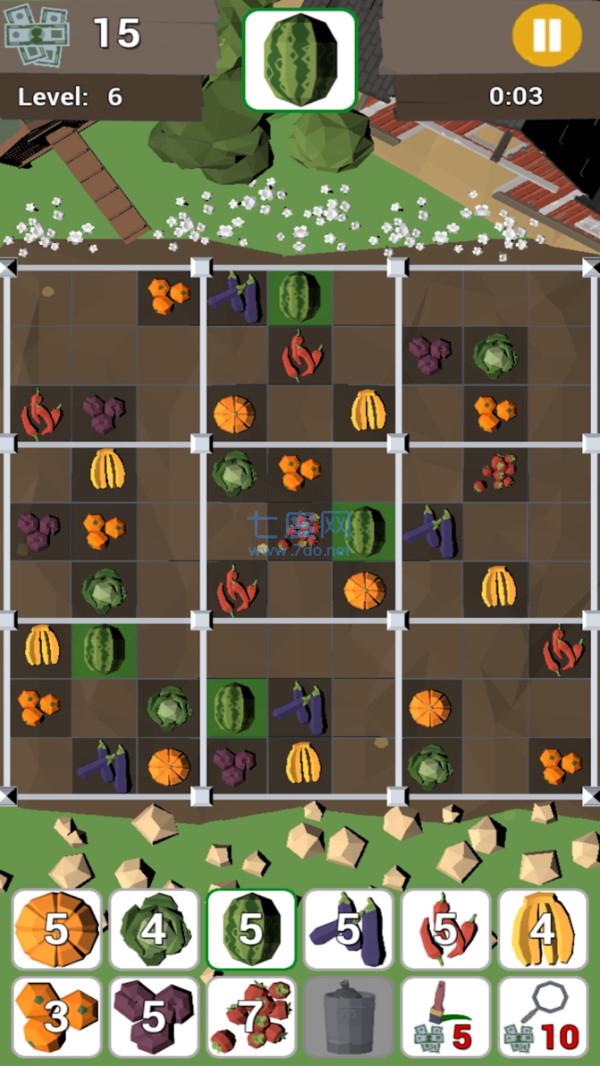Screen dimensions: 600x1066
Task: Buy the brush tool costing 5
Action: pos(445,1017)
